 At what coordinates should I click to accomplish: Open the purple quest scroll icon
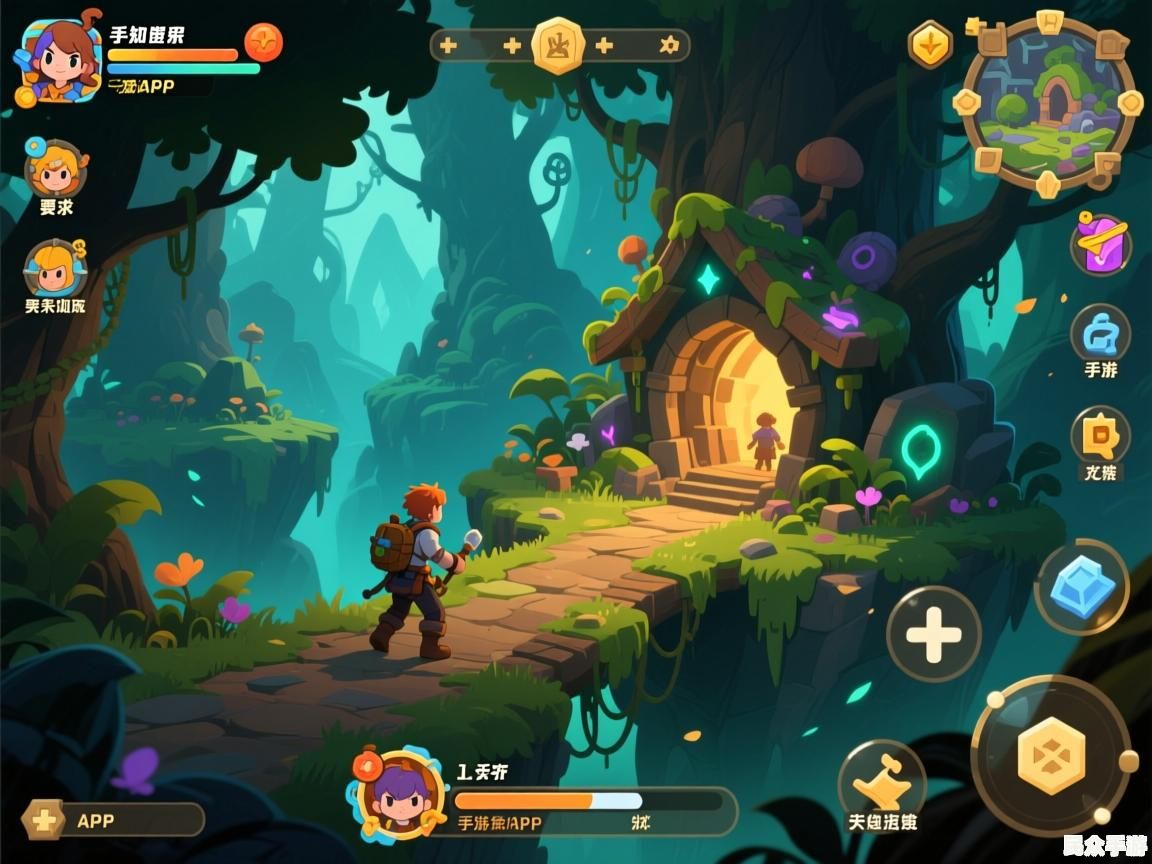[1100, 244]
